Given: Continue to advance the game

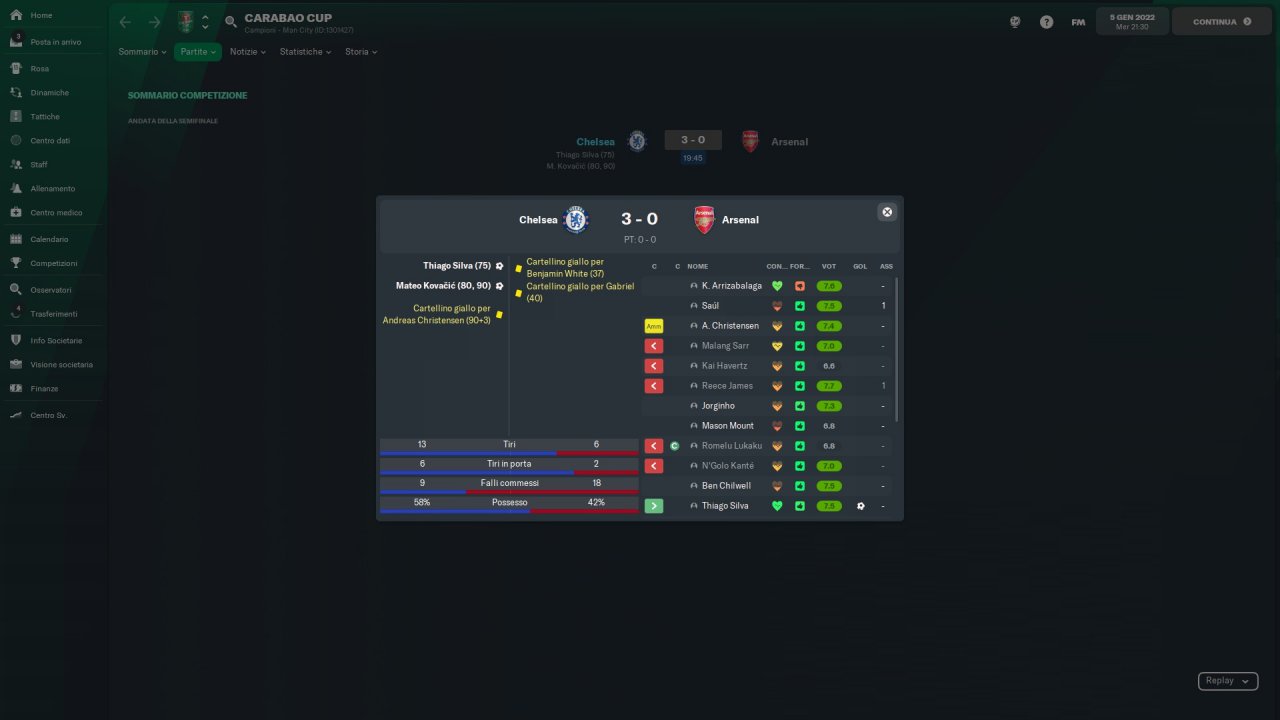Looking at the screenshot, I should pos(1221,22).
